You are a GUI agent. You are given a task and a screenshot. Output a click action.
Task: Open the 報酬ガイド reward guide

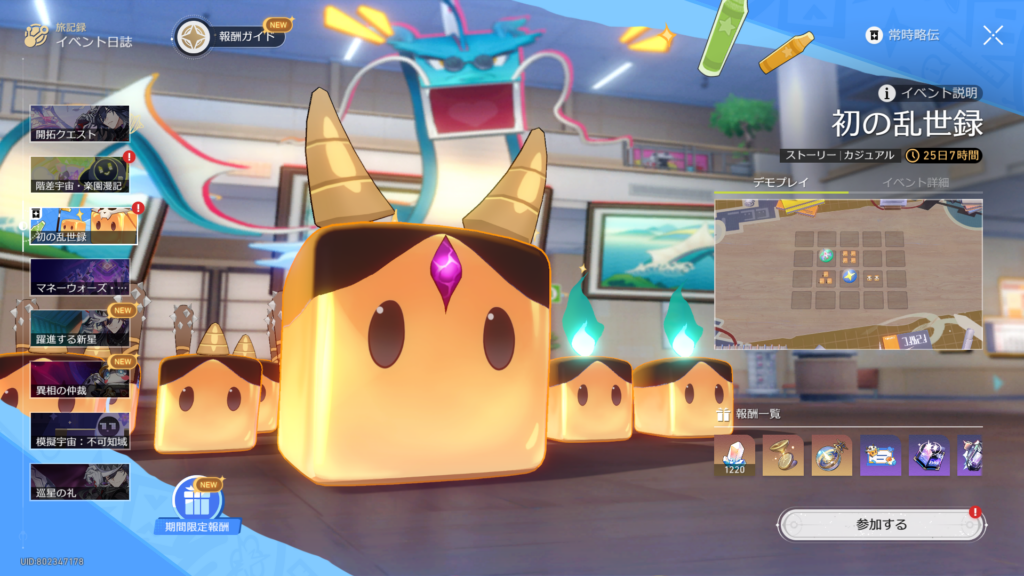click(231, 38)
